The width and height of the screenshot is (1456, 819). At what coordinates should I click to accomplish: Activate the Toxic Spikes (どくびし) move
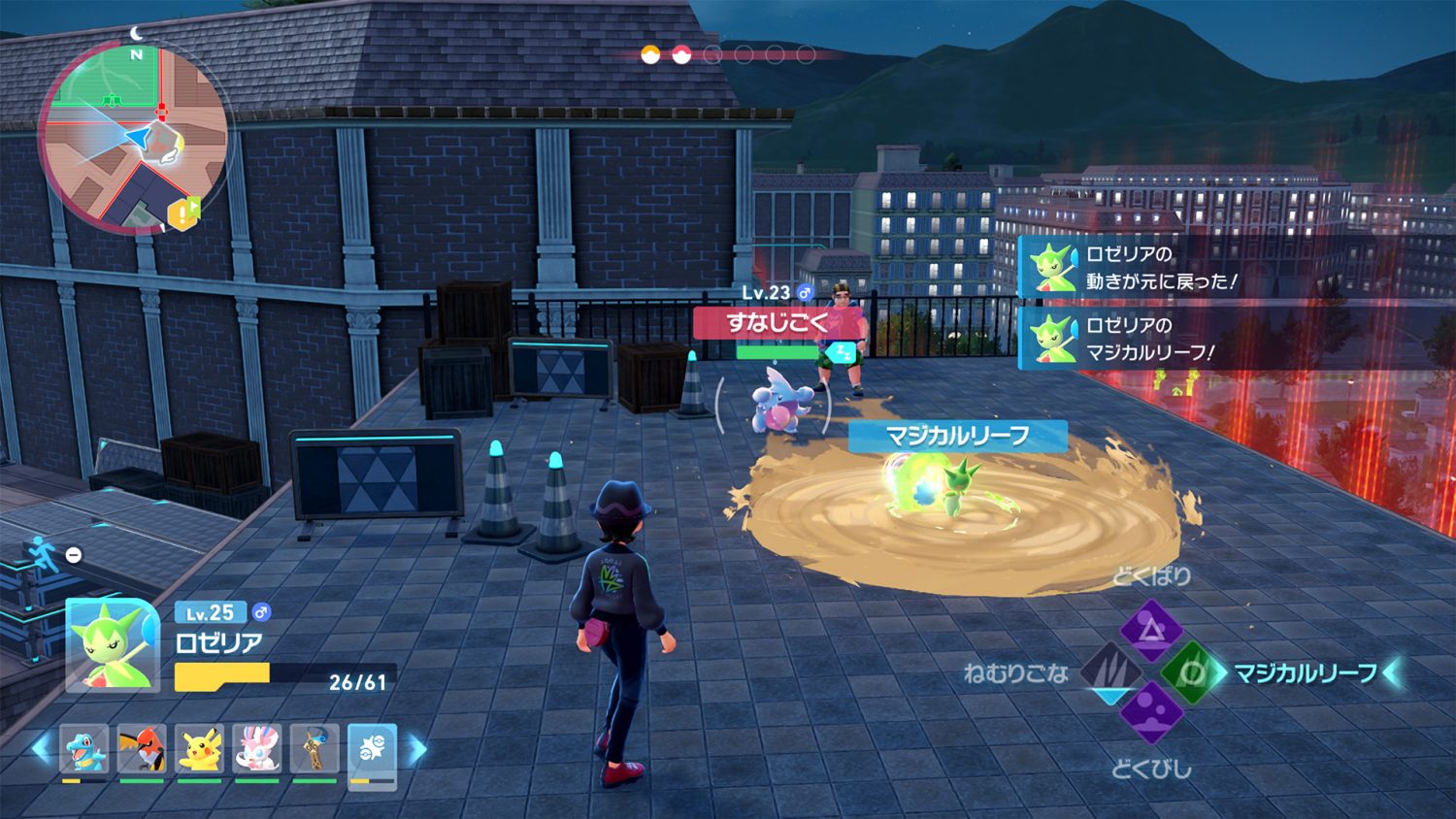1151,711
